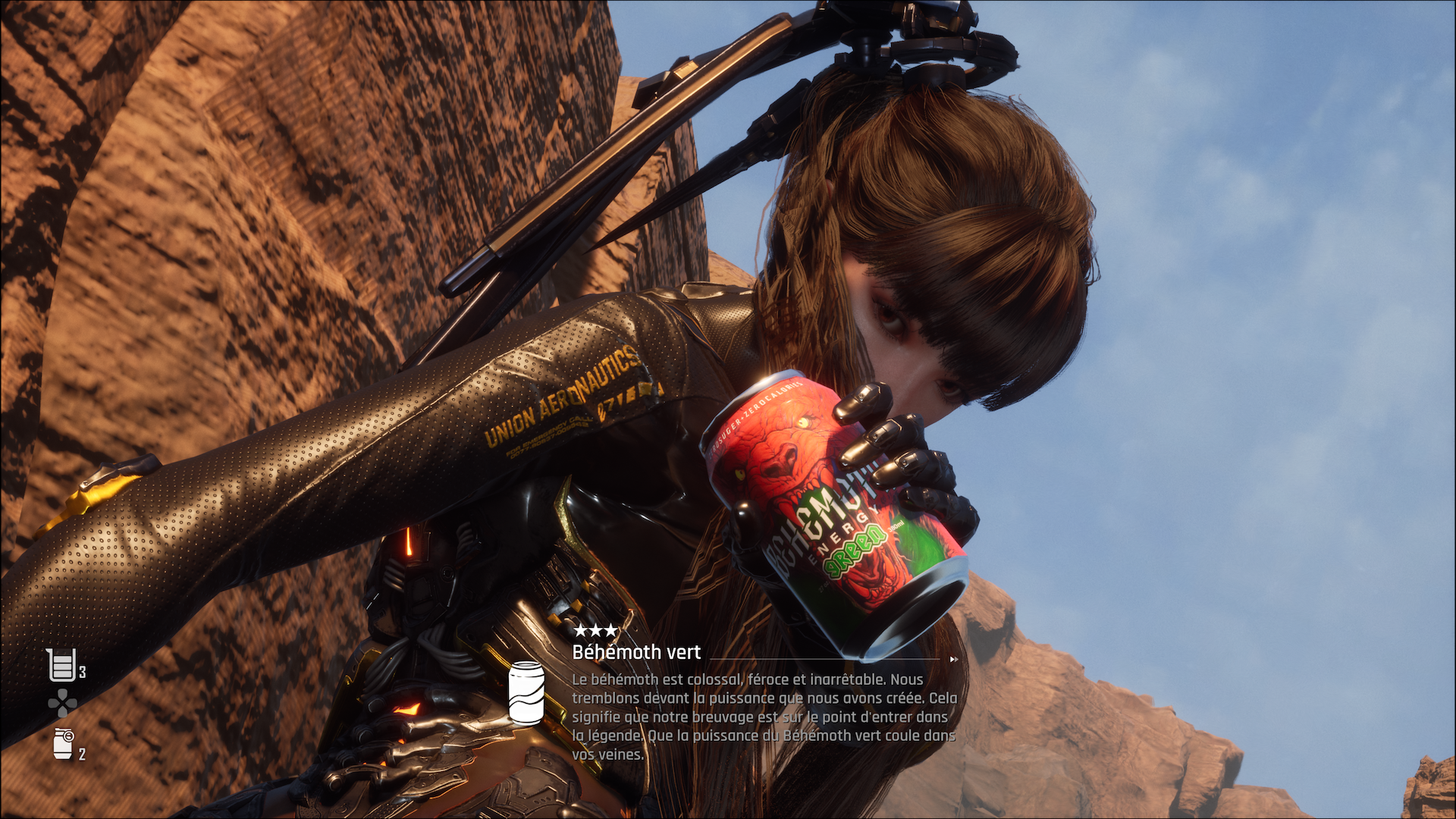Click the fast-forward arrows after Béhémoth vert title

coord(953,660)
